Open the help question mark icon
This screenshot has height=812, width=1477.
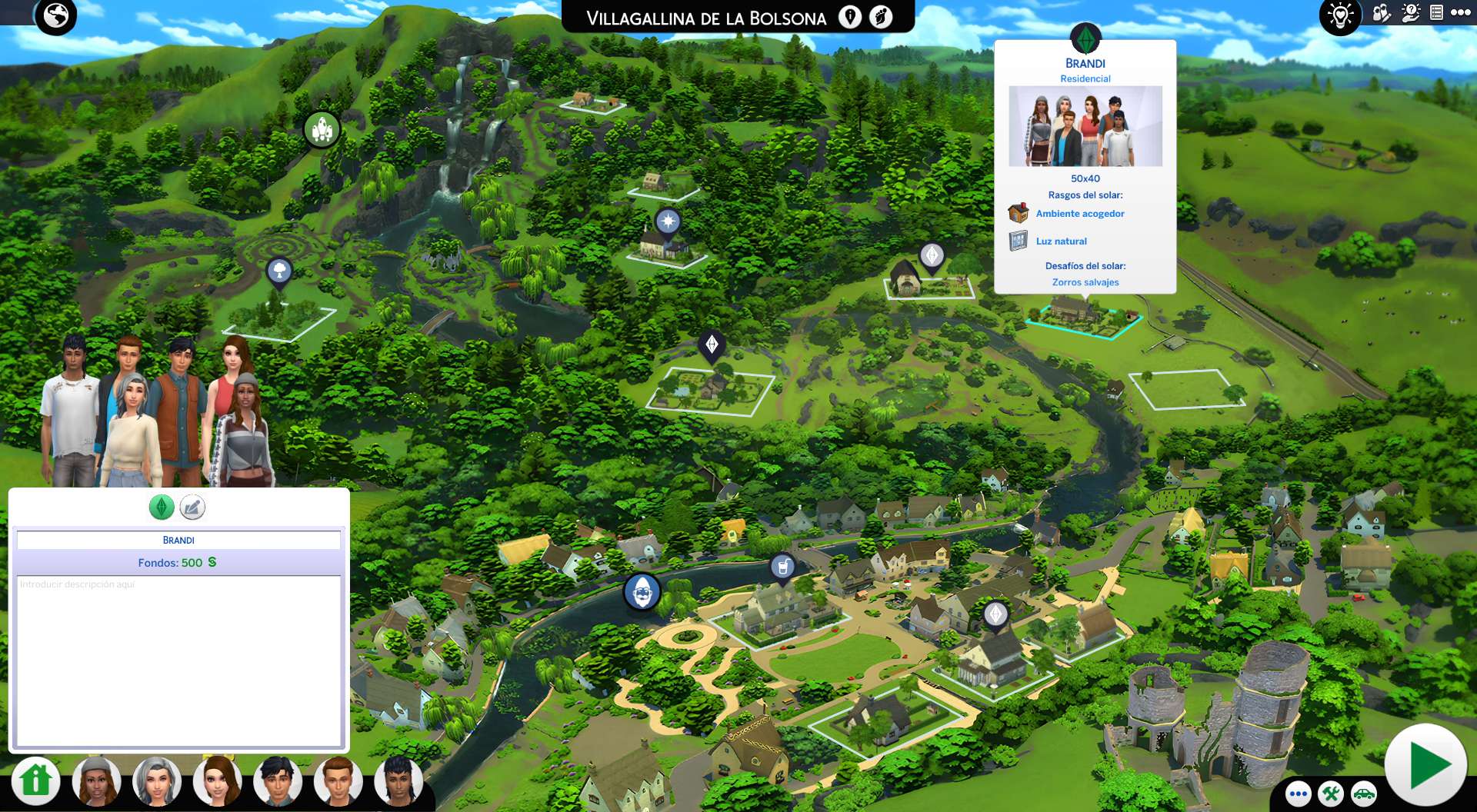point(1411,13)
